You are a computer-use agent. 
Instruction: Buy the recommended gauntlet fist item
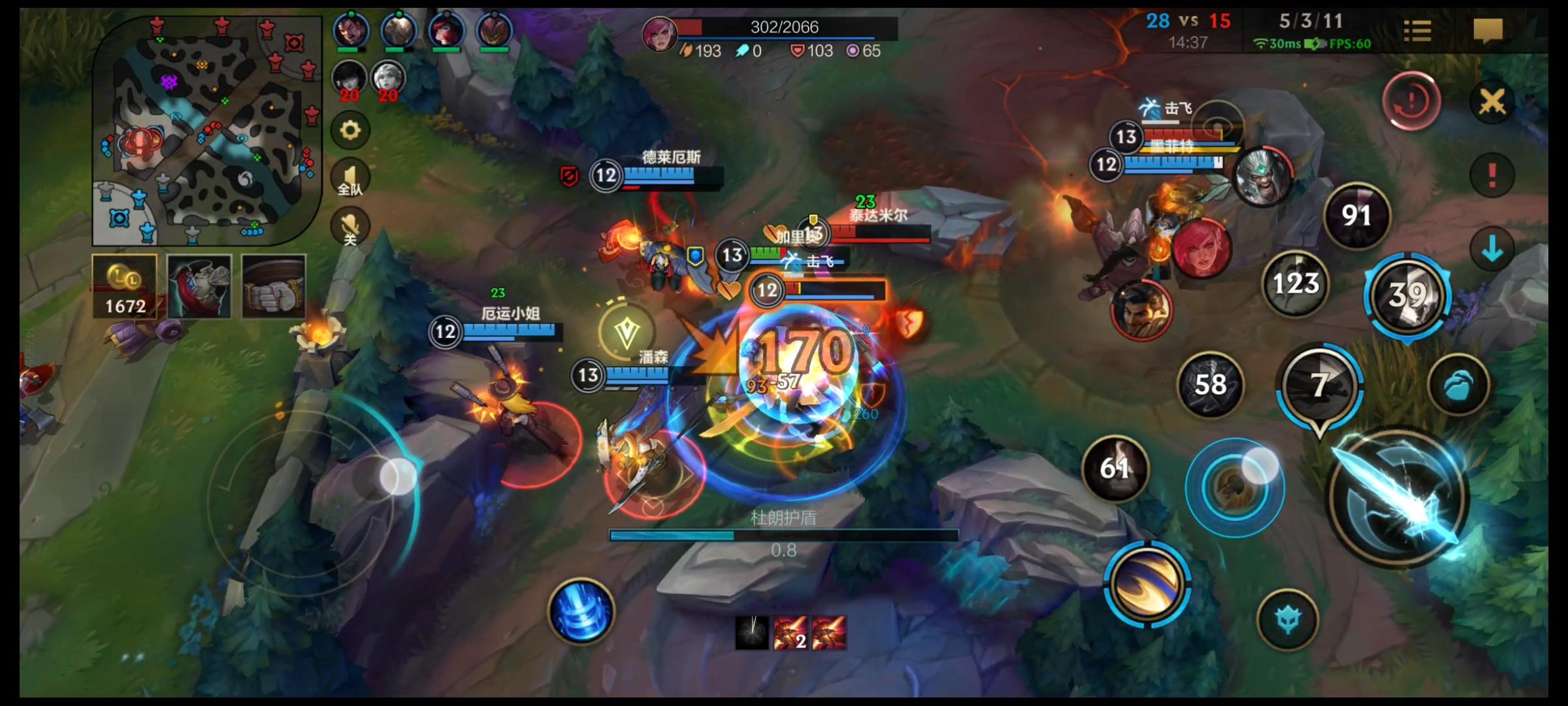[x=274, y=286]
